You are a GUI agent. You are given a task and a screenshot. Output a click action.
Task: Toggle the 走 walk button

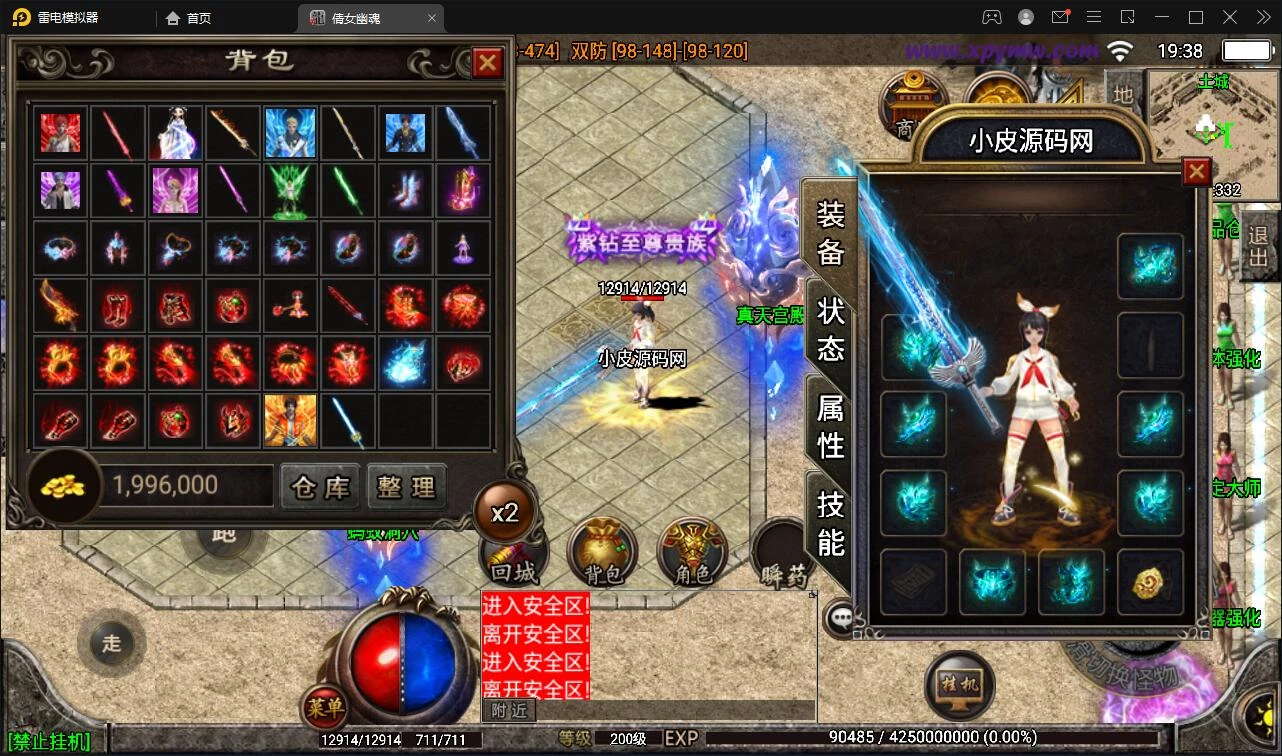(111, 643)
